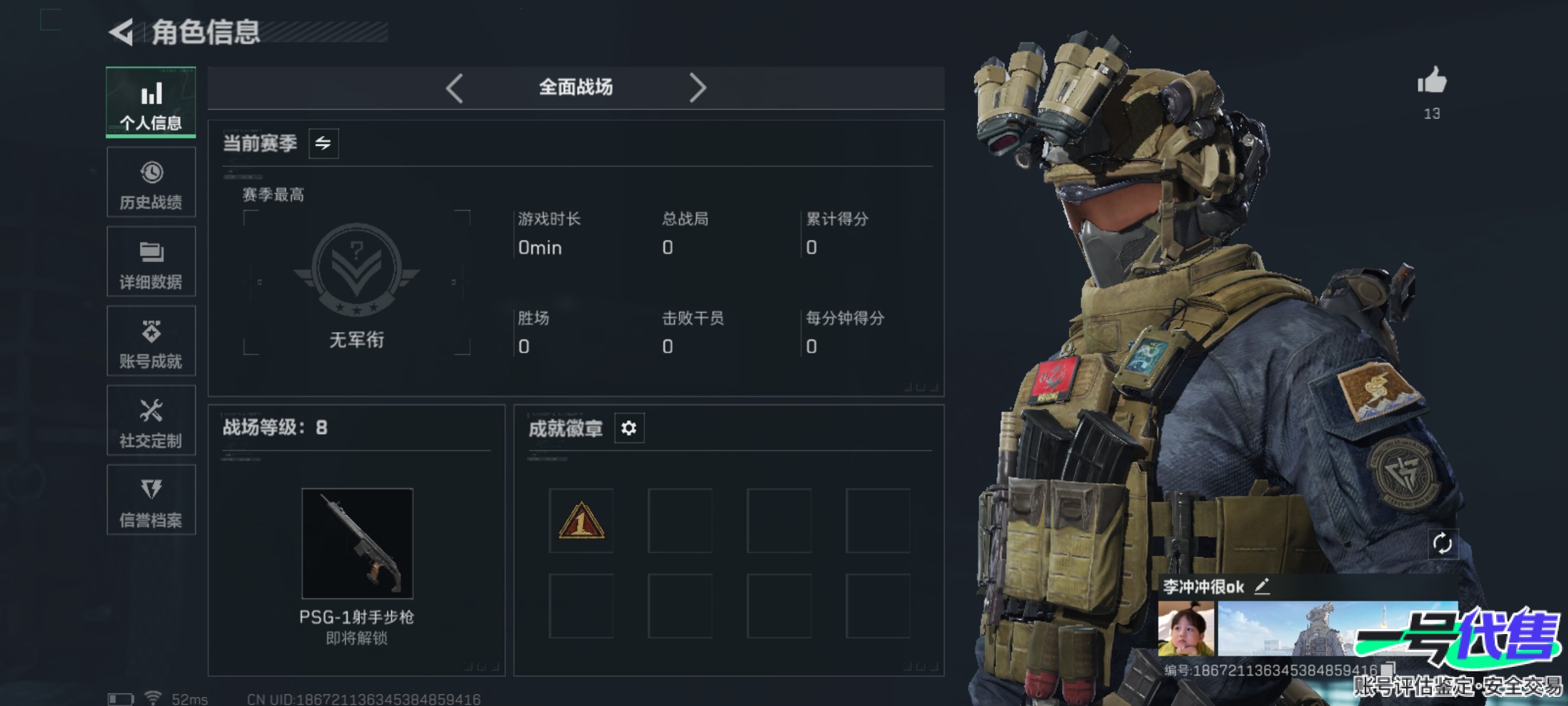1568x706 pixels.
Task: Switch to the previous game mode with left arrow
Action: tap(455, 88)
